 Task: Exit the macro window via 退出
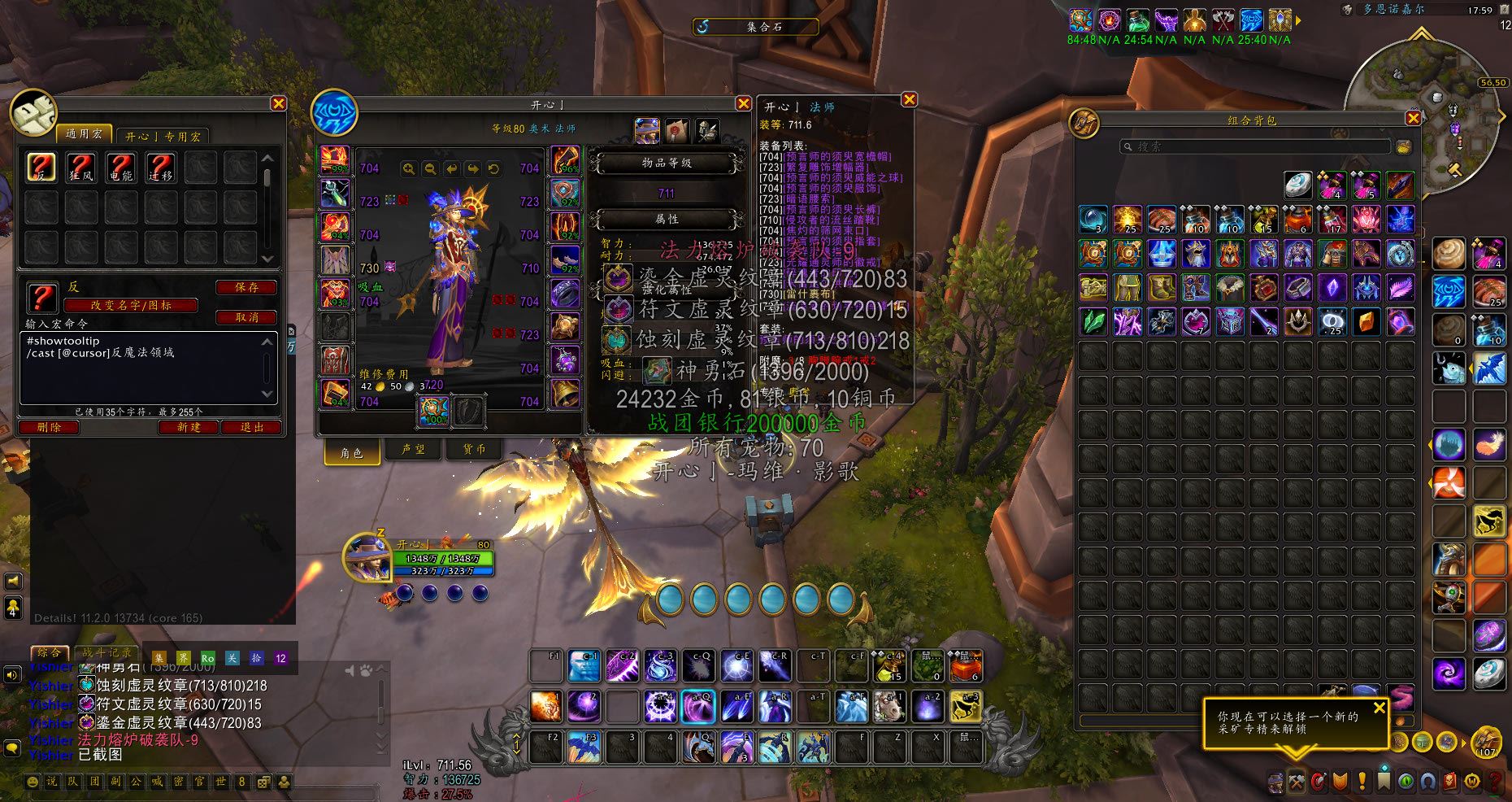coord(252,427)
